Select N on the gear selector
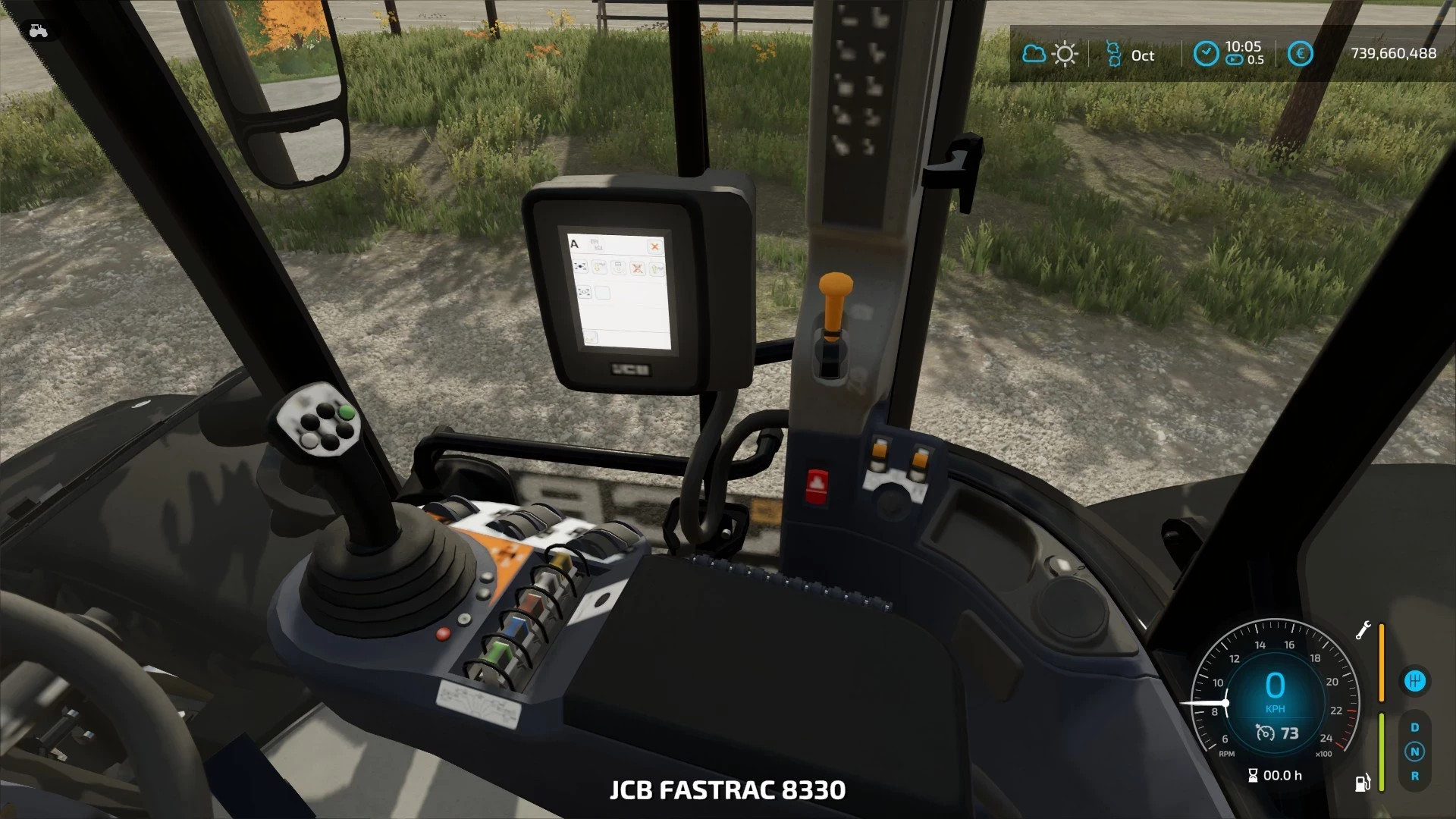This screenshot has height=819, width=1456. tap(1414, 750)
